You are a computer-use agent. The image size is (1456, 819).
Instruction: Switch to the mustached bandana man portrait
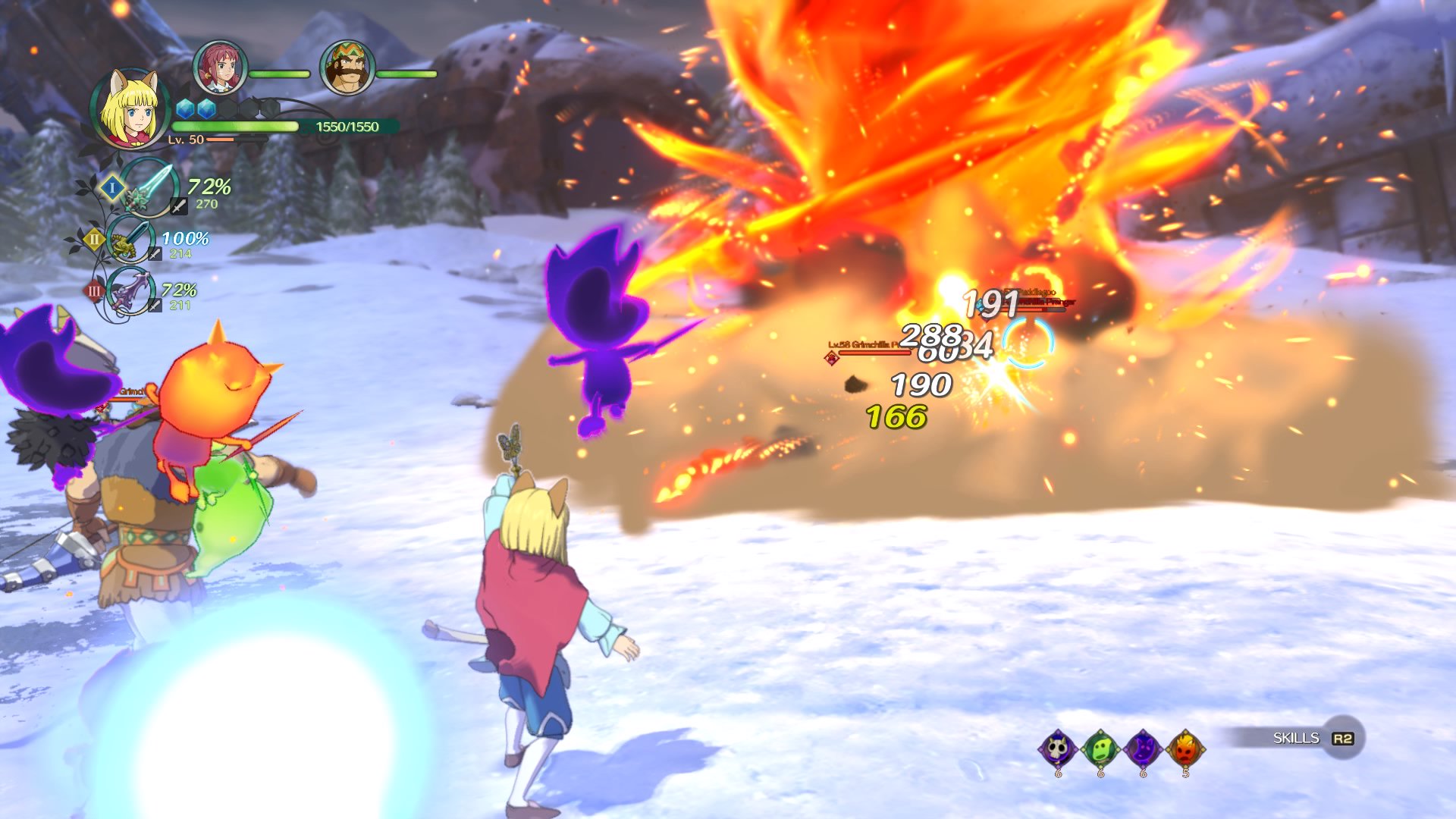click(x=347, y=67)
